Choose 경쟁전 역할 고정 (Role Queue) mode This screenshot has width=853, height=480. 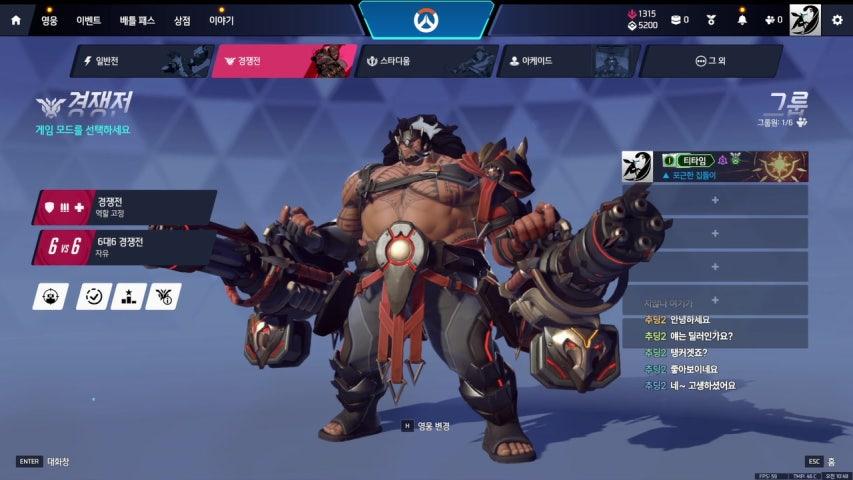point(125,207)
